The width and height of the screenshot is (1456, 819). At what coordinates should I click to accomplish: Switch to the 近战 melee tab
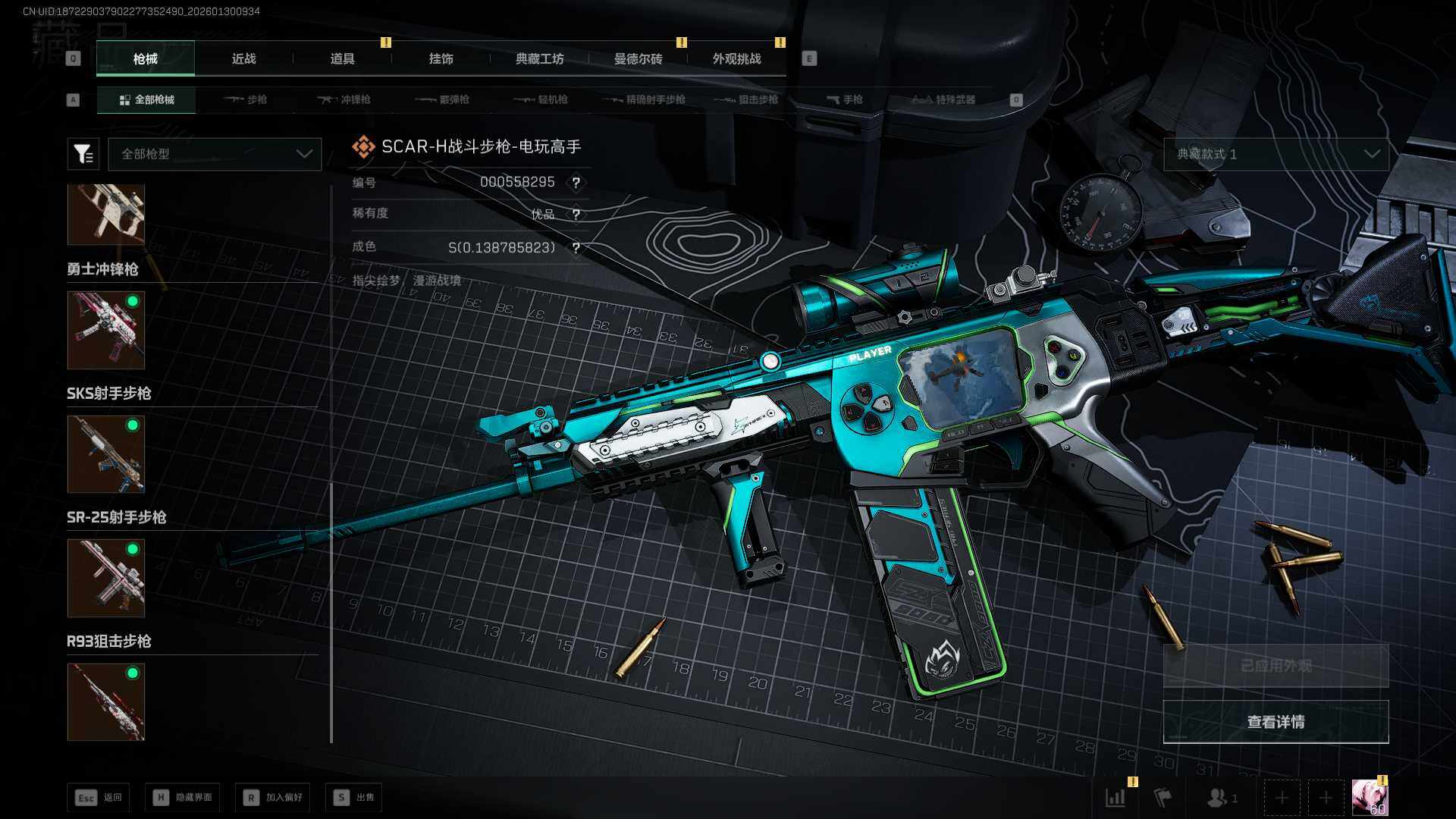pos(243,58)
